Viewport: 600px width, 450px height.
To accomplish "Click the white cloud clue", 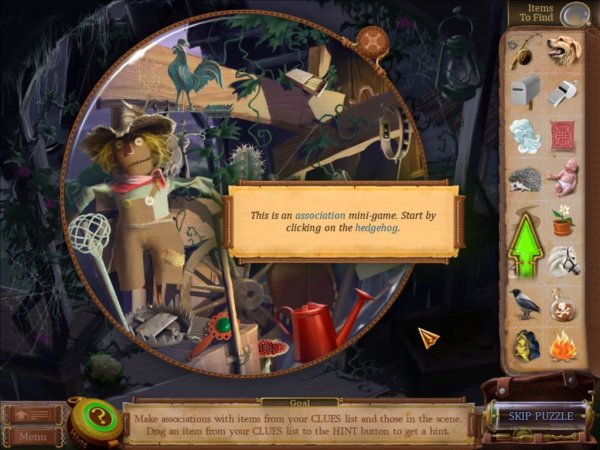I will coord(525,135).
